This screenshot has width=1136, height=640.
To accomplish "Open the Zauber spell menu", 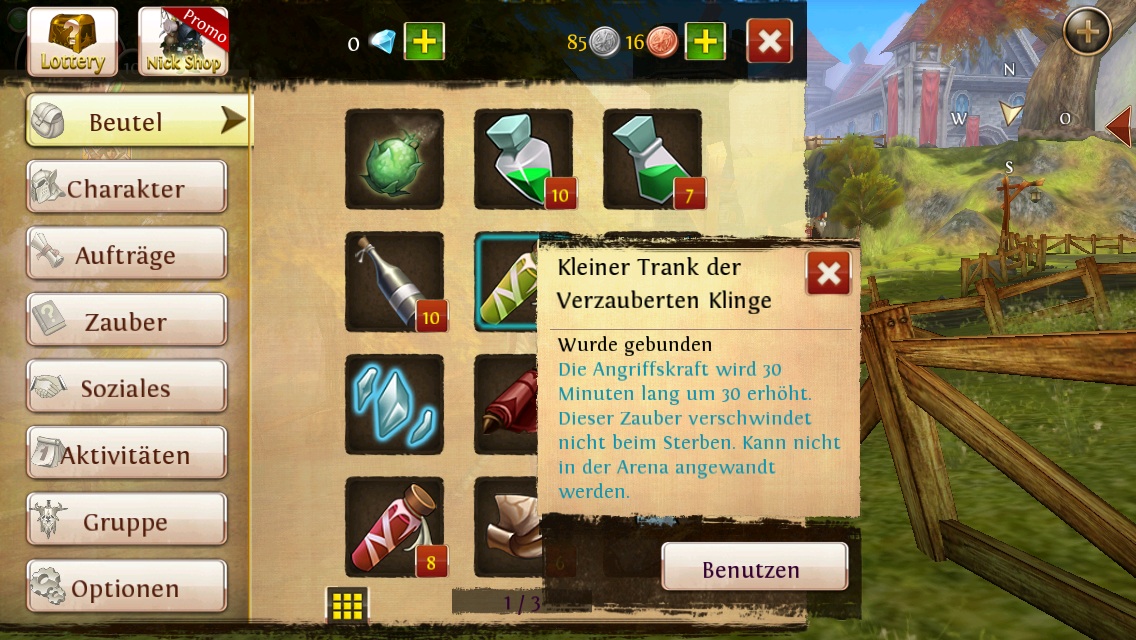I will point(127,322).
